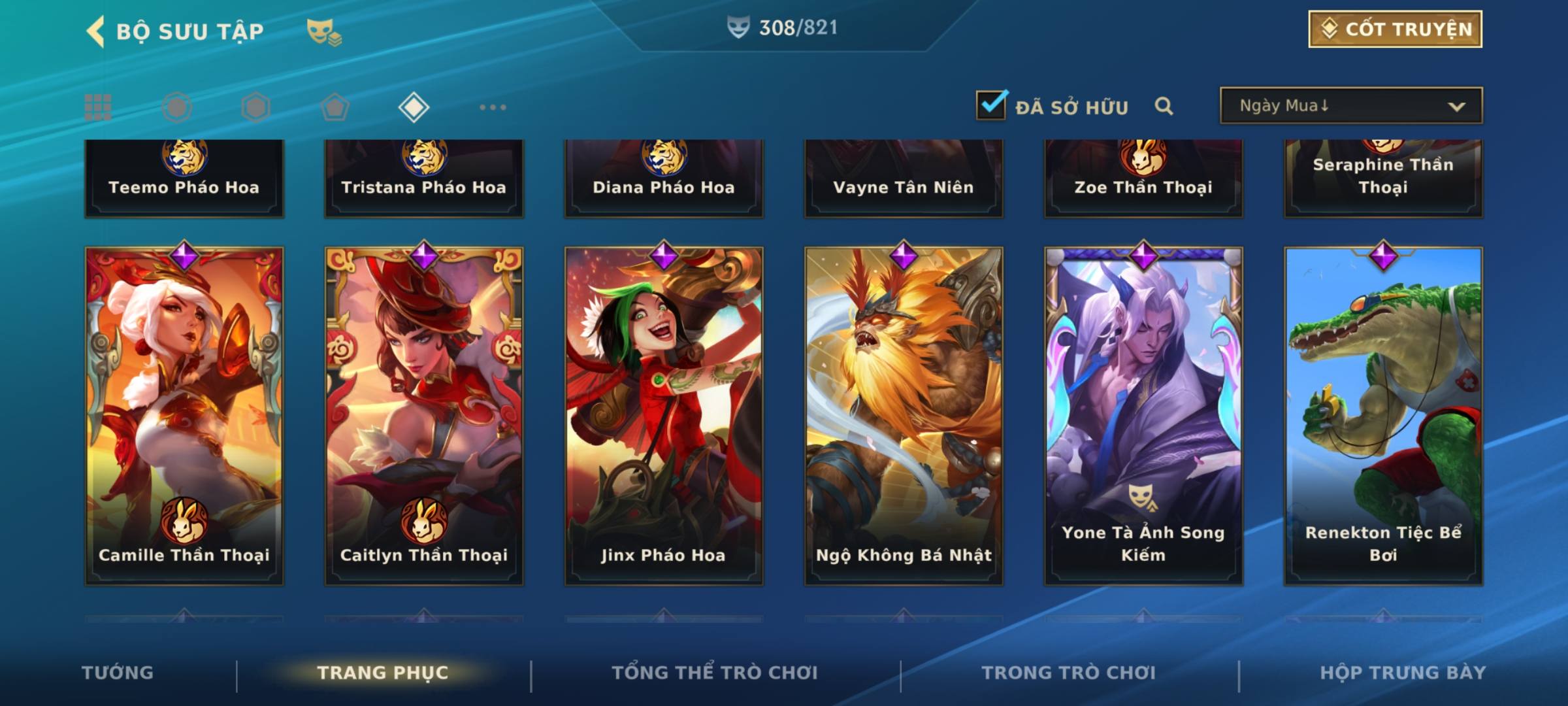1568x706 pixels.
Task: Open the Trong Trò Chơi tab
Action: (x=1069, y=673)
